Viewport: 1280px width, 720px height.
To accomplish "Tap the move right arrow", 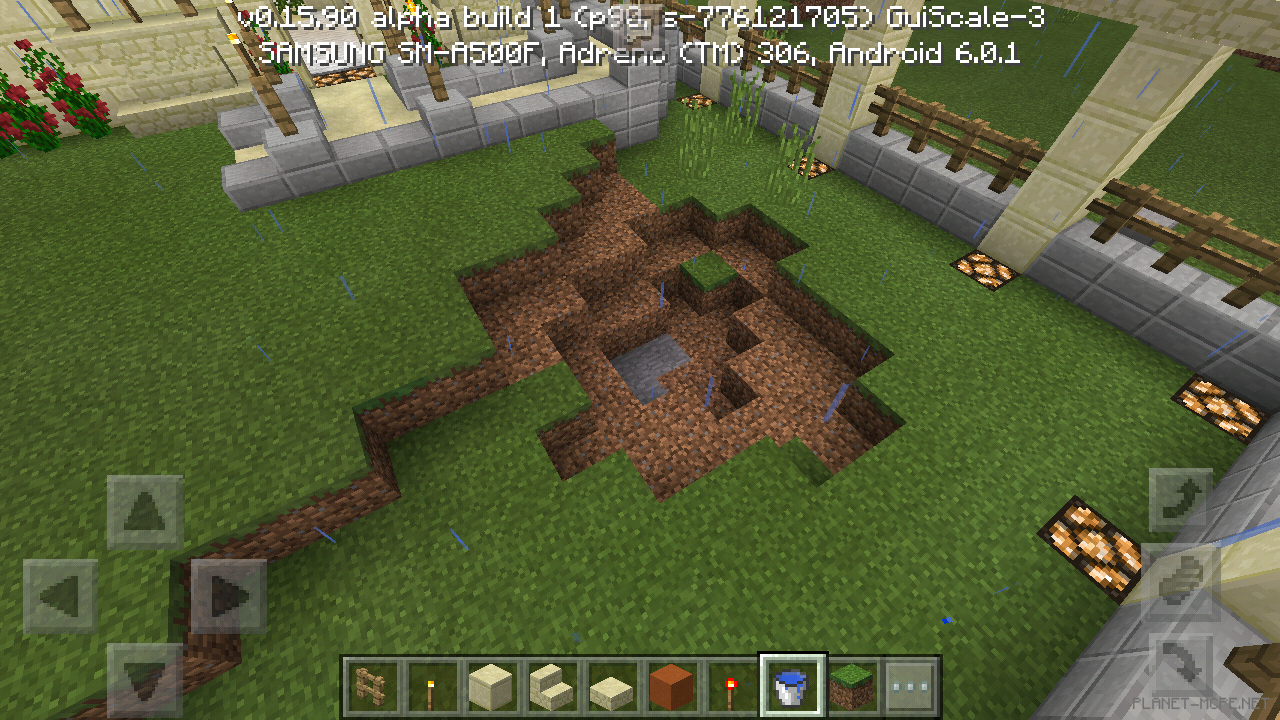I will (228, 597).
